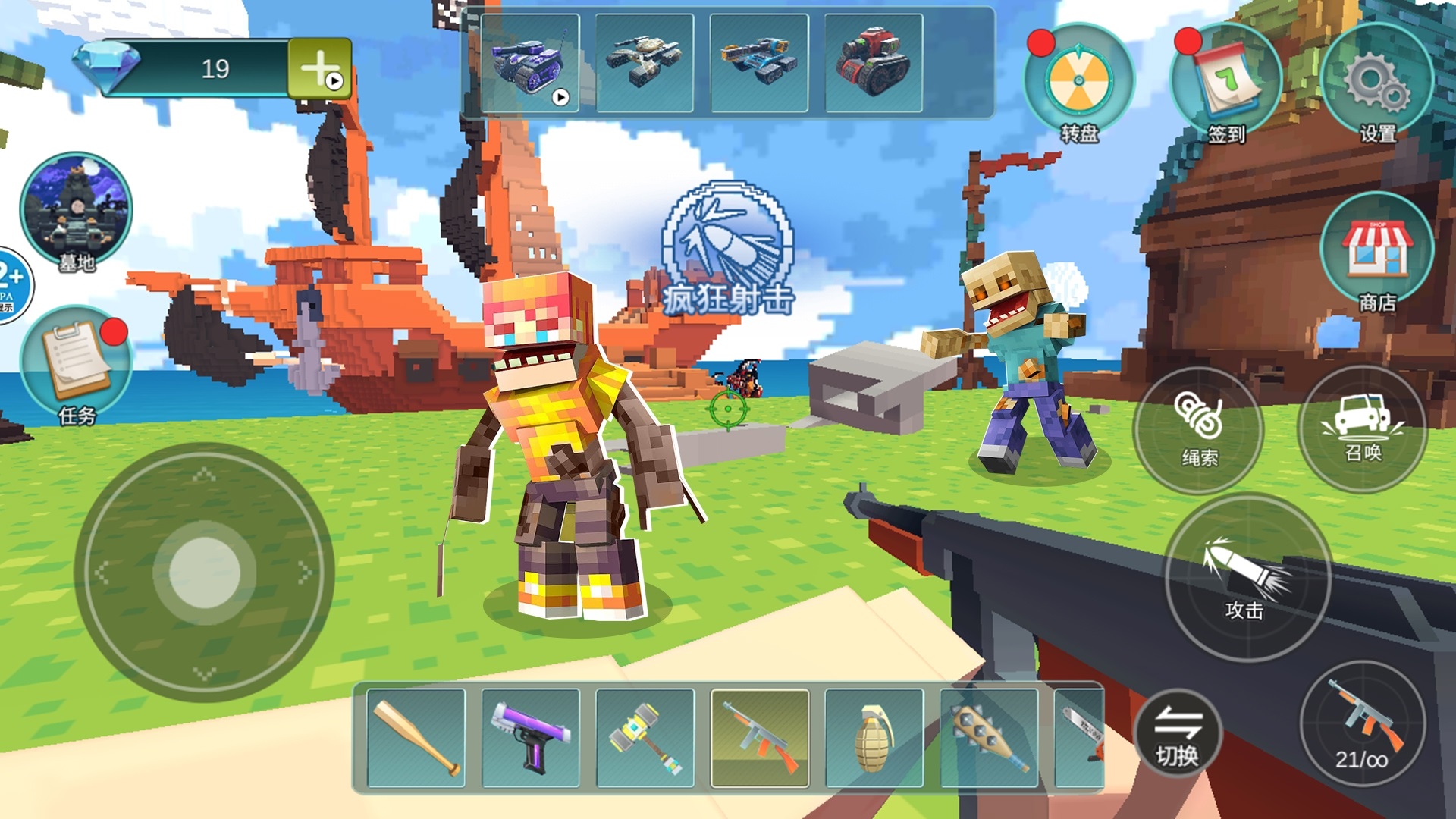Use the 绳索 rope ability
The image size is (1456, 819).
(x=1198, y=429)
